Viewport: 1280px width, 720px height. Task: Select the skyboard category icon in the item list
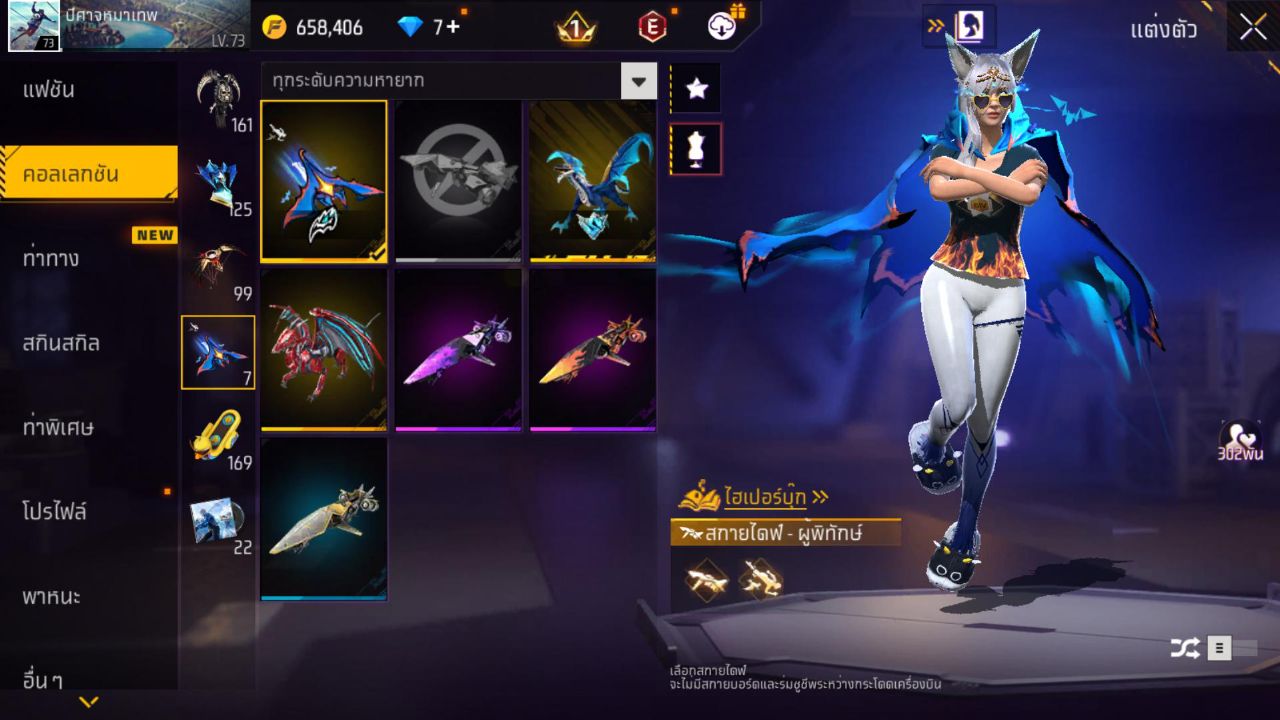(x=218, y=352)
